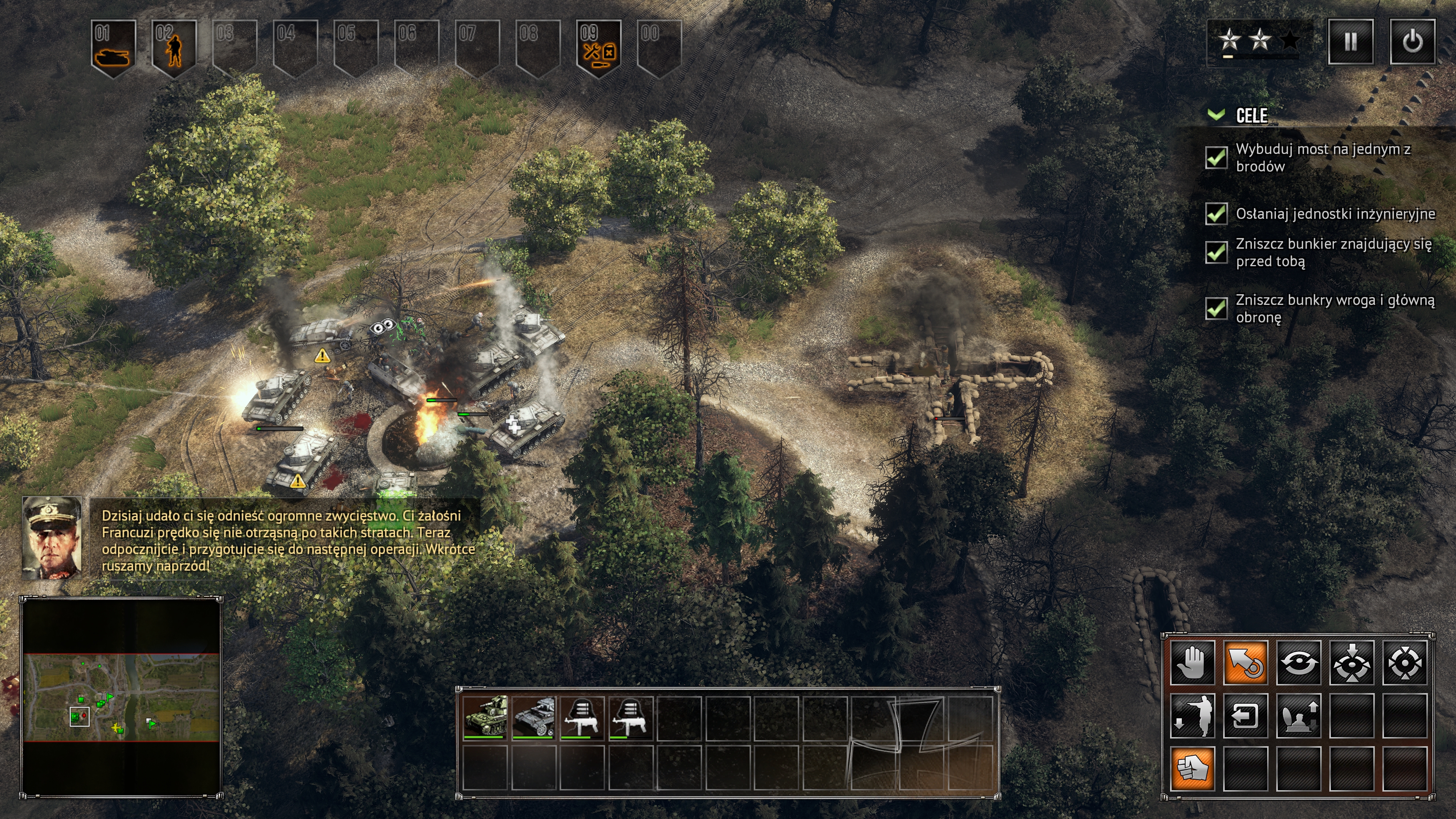Pause the game
This screenshot has height=819, width=1456.
point(1350,42)
